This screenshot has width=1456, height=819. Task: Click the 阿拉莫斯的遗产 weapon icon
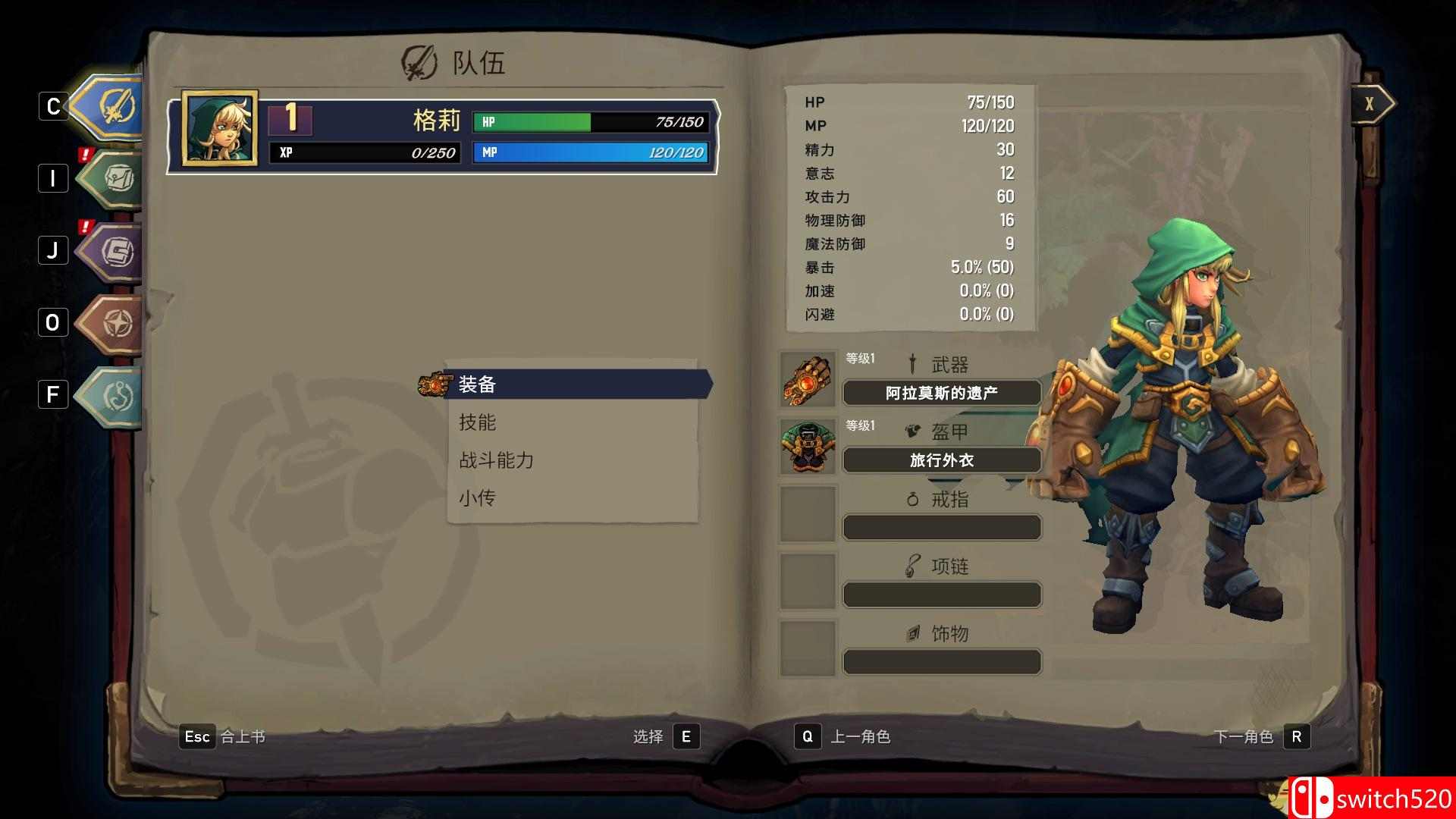click(x=808, y=379)
